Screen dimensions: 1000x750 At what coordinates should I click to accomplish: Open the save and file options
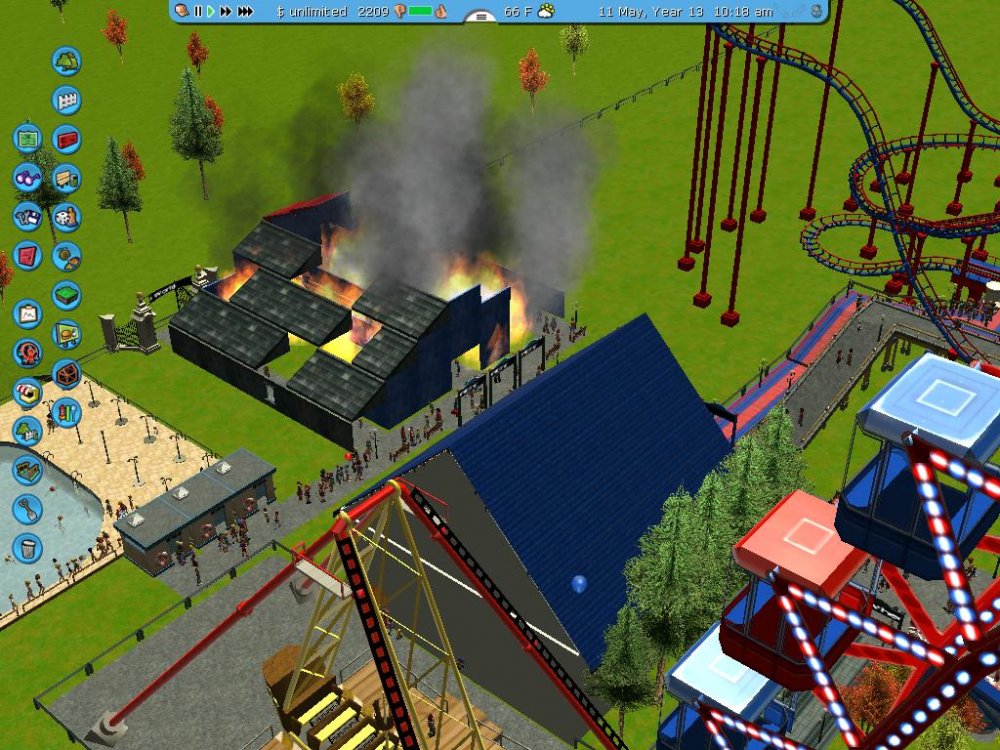pyautogui.click(x=27, y=216)
